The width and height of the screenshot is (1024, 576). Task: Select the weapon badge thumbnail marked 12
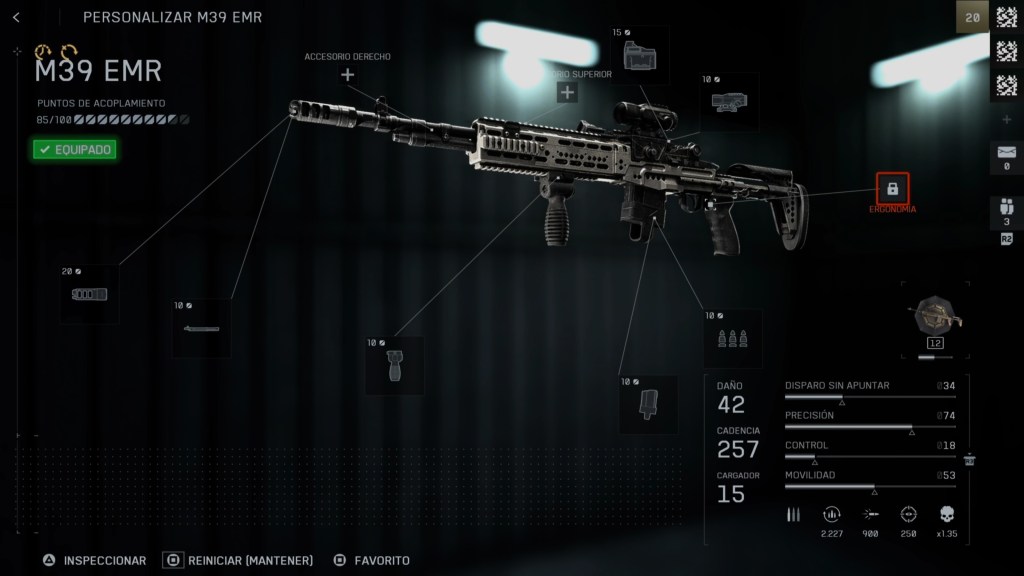pos(934,320)
